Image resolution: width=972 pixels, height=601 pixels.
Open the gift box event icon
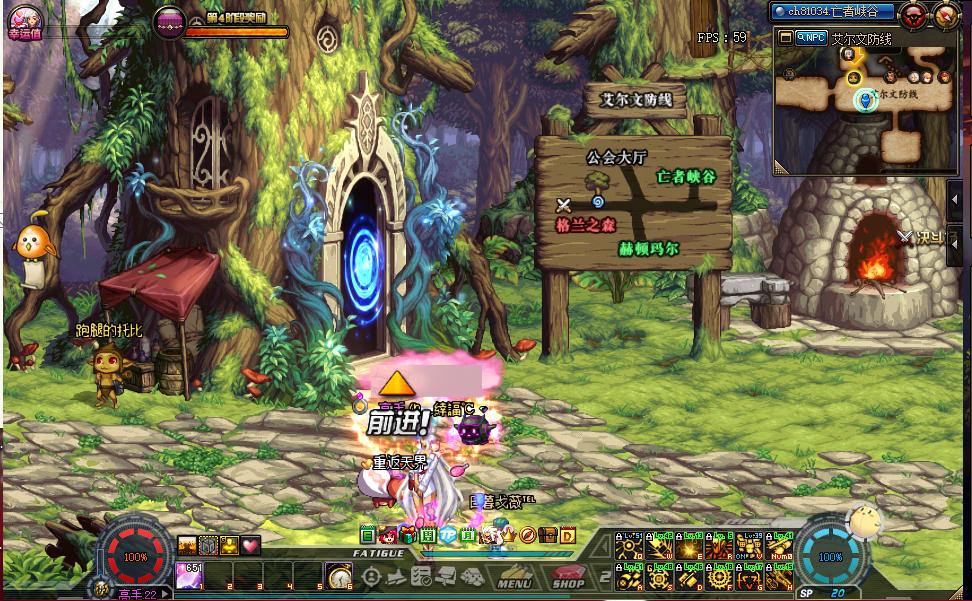[408, 536]
